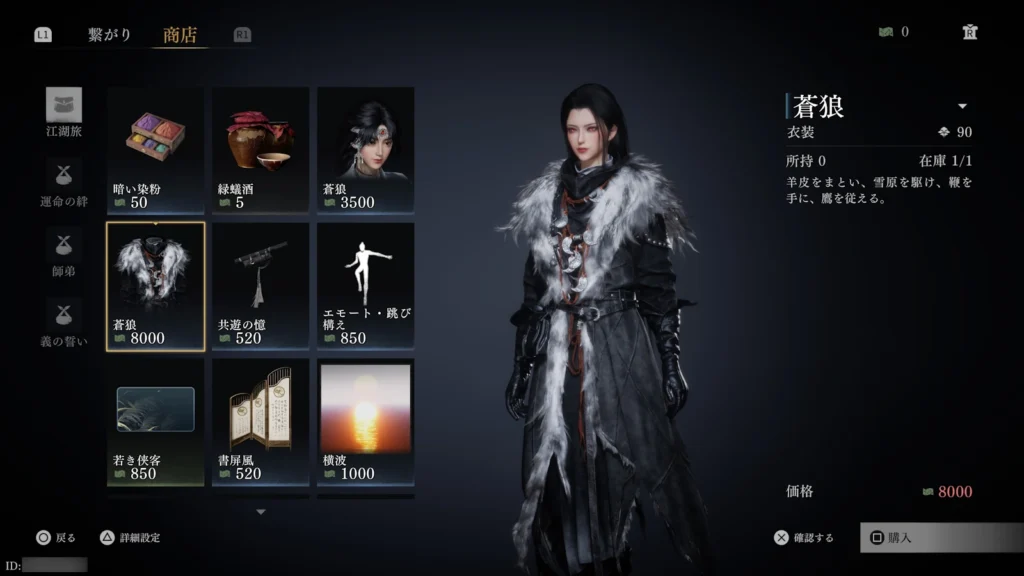The image size is (1024, 576).
Task: Select the 蒼狼 fur outfit priced 8000
Action: (155, 286)
